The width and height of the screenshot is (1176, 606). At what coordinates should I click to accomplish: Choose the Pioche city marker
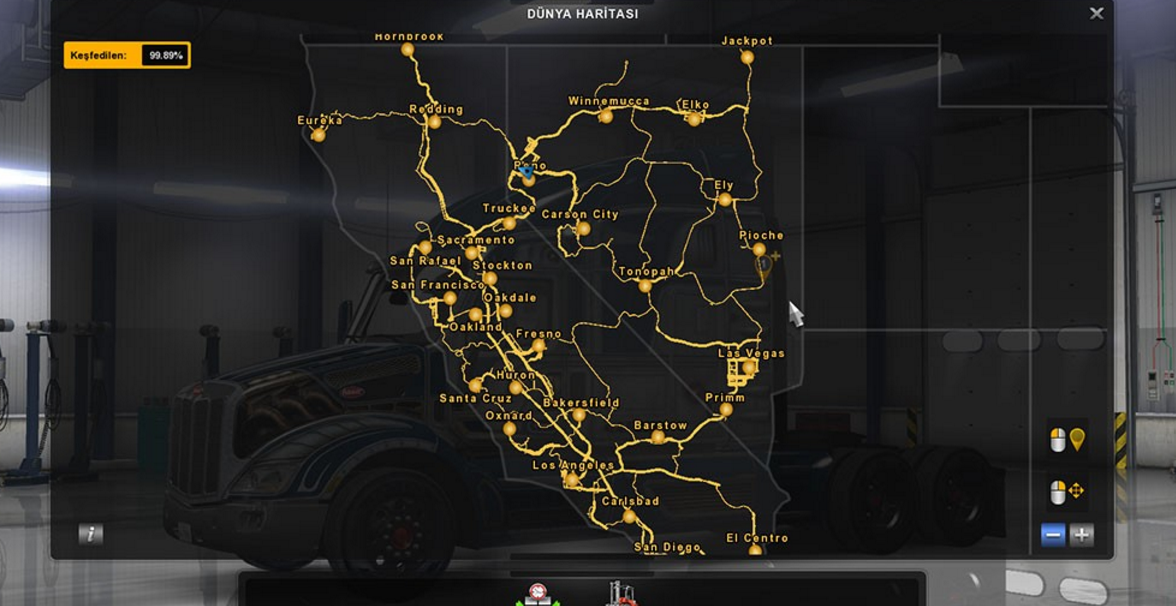(x=759, y=250)
